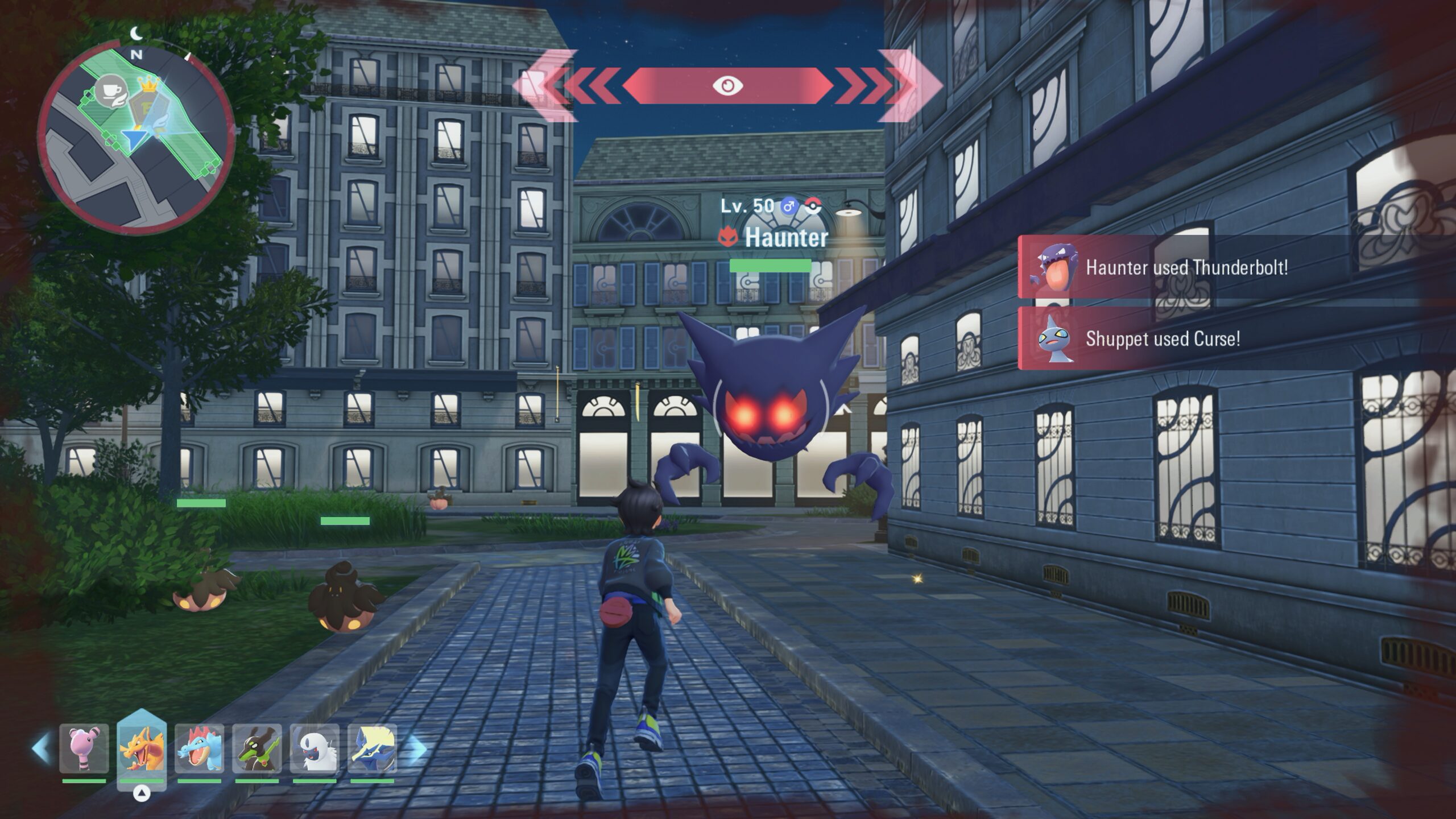Switch to Feraligatr in the party bar
This screenshot has width=1456, height=819.
tap(199, 748)
